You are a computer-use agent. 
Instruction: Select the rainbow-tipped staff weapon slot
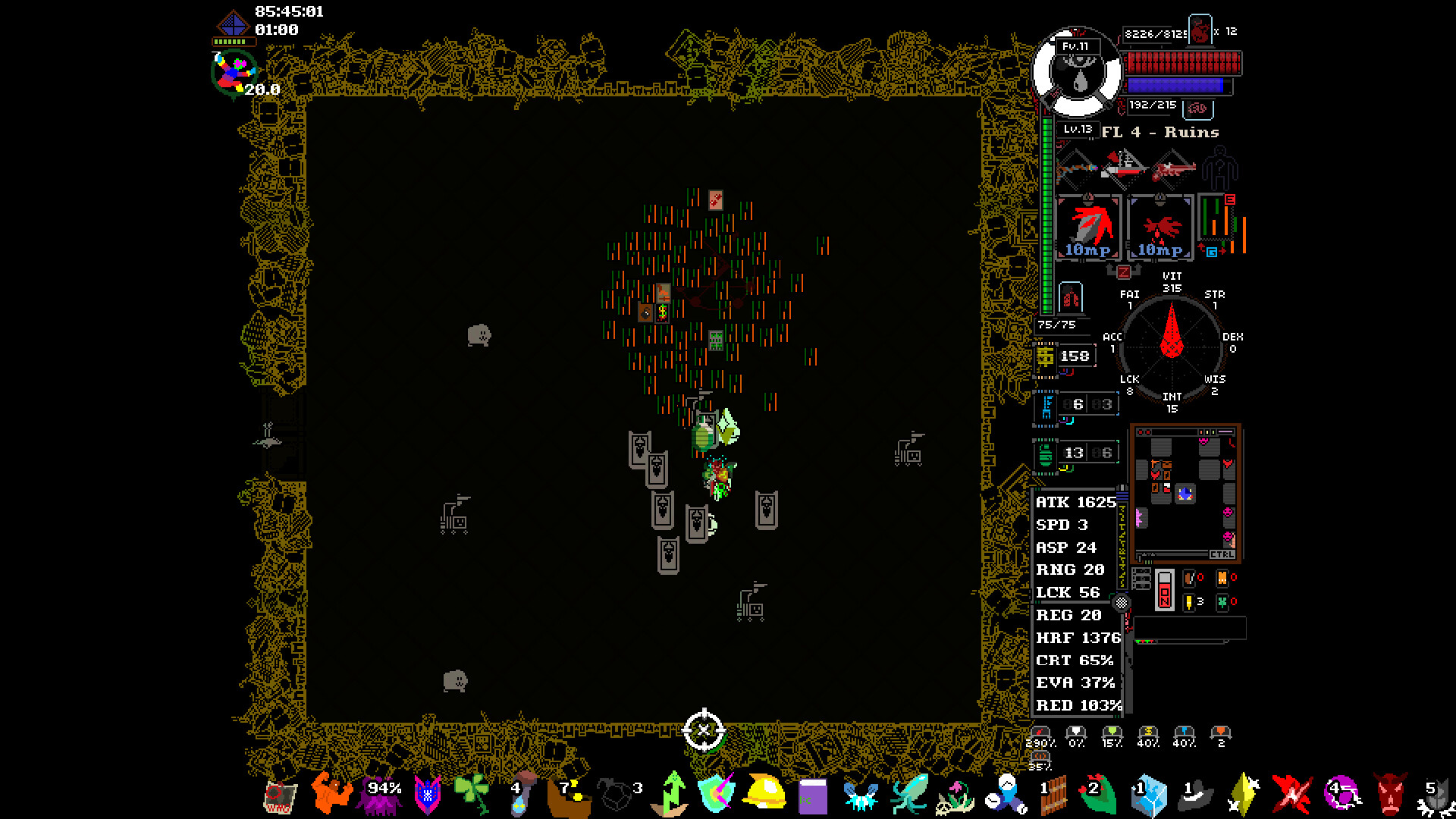tap(1077, 167)
